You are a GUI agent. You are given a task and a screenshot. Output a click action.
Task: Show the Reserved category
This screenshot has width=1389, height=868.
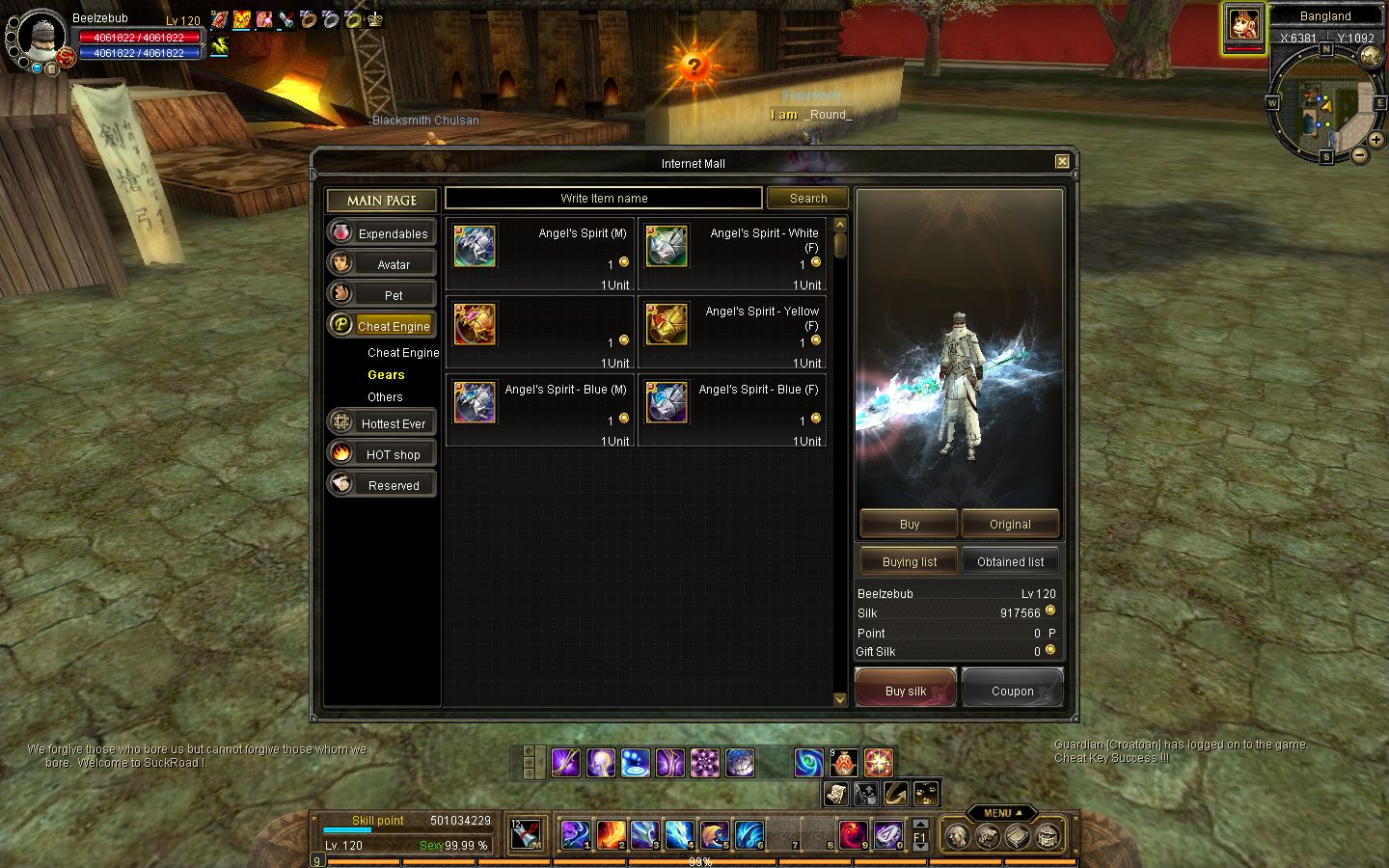click(x=382, y=485)
